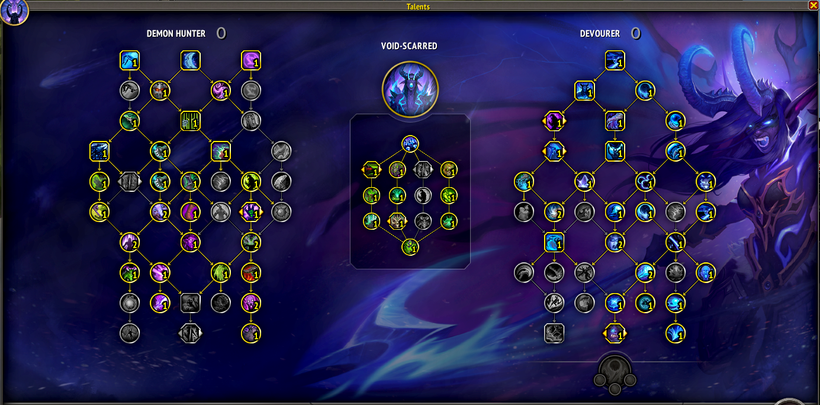Click the round dark emblem below Devourer tree
This screenshot has height=405, width=820.
click(x=615, y=375)
